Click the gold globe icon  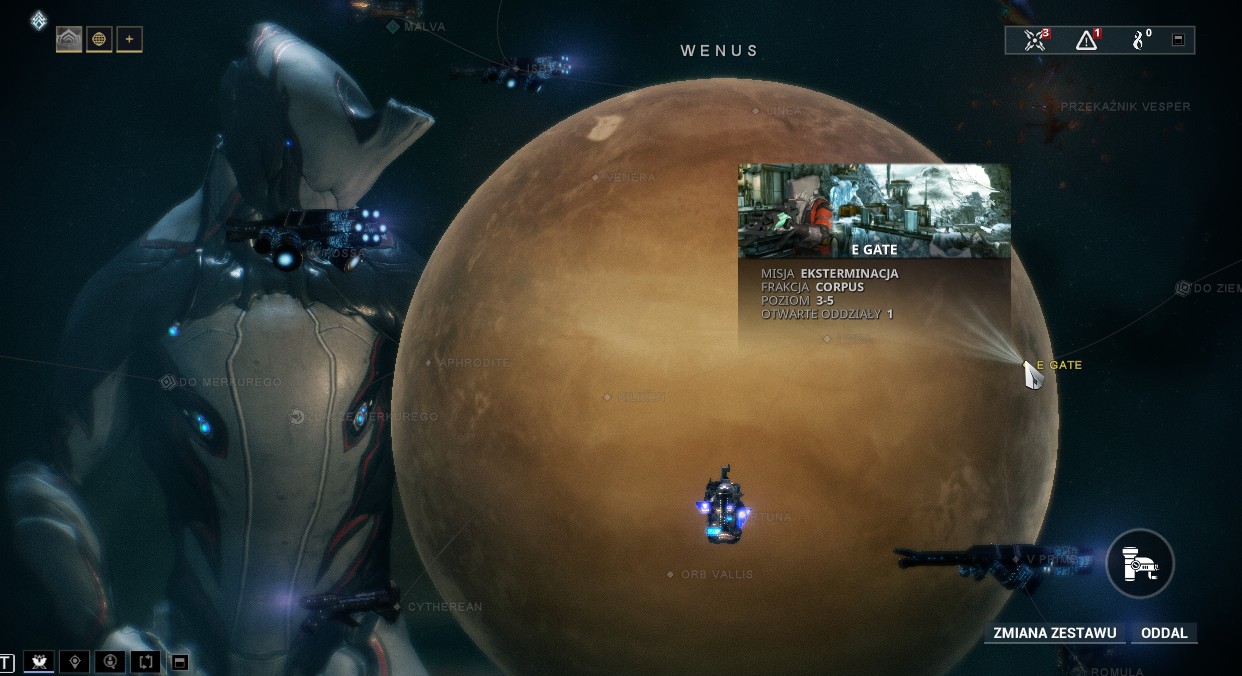[x=99, y=40]
